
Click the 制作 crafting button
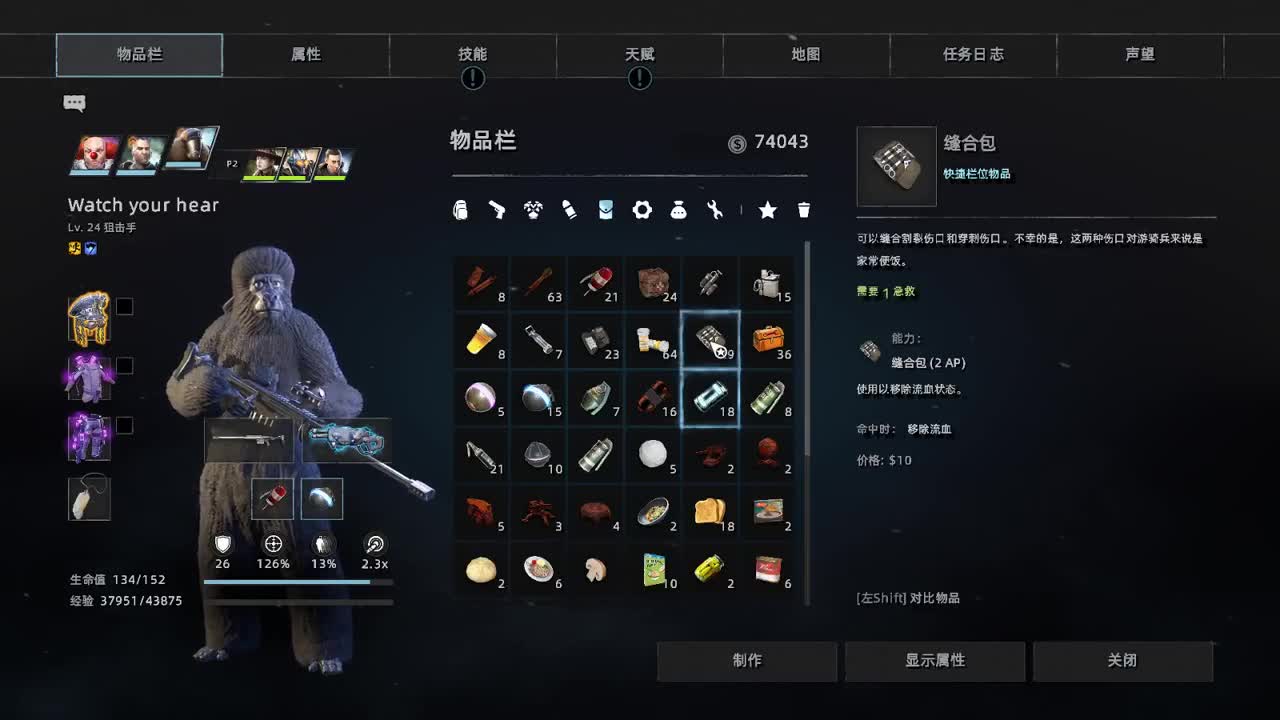click(747, 660)
